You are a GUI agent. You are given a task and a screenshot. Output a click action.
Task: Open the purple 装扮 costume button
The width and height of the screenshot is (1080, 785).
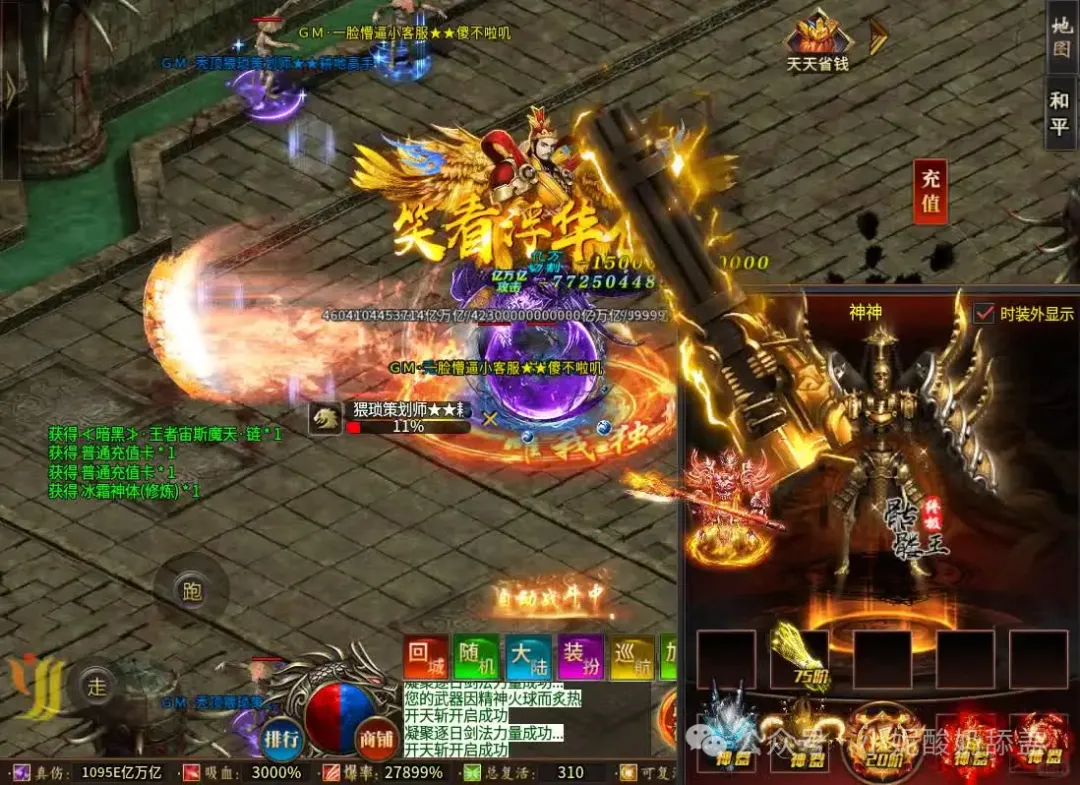pos(580,659)
